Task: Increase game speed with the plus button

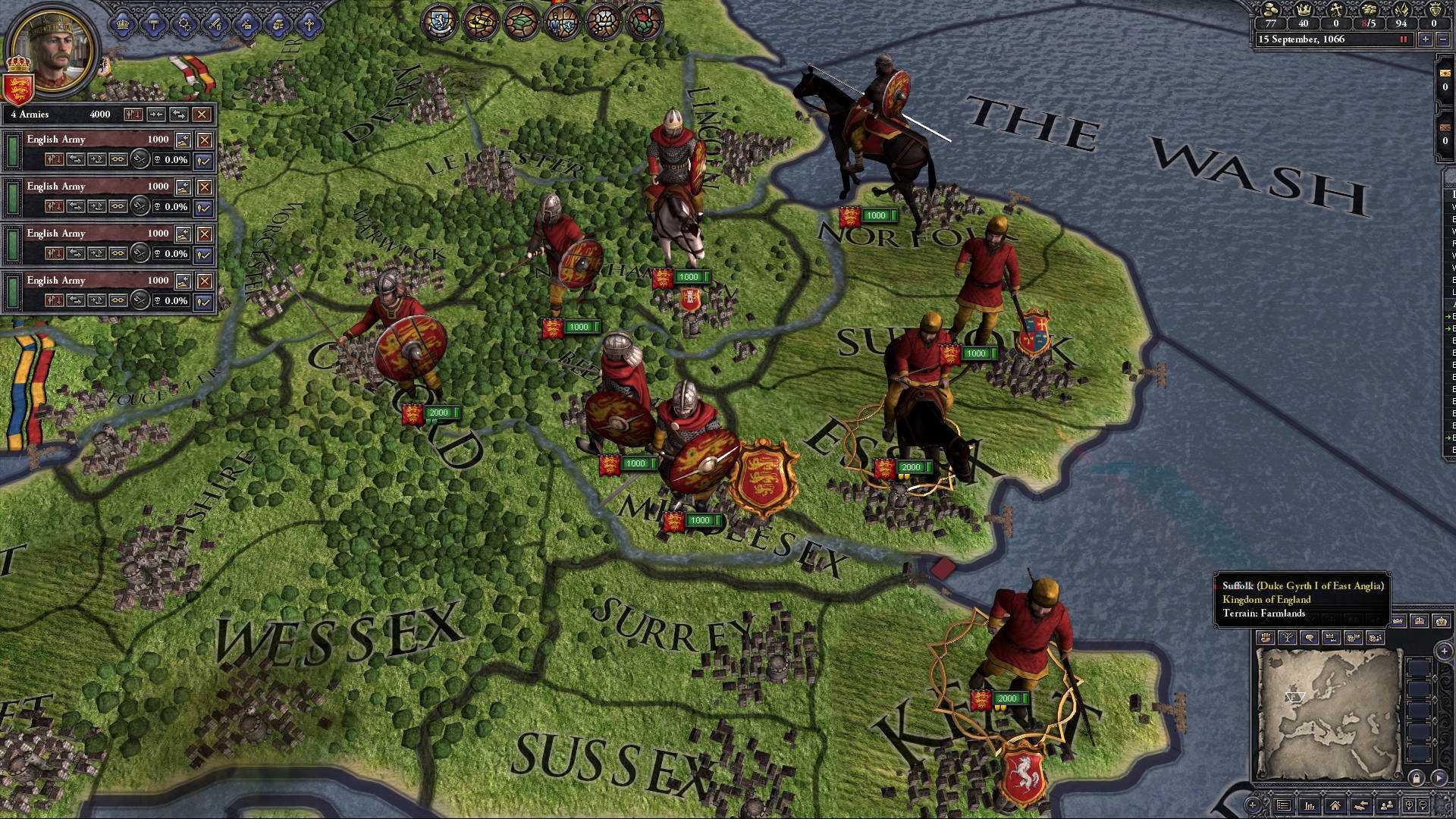Action: pos(1425,40)
